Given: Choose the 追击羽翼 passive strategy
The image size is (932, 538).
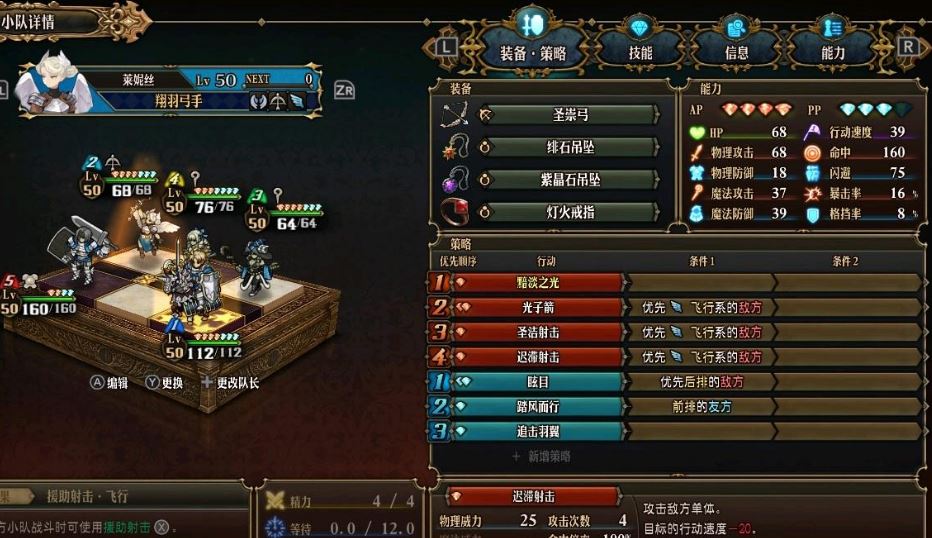Looking at the screenshot, I should pyautogui.click(x=539, y=432).
